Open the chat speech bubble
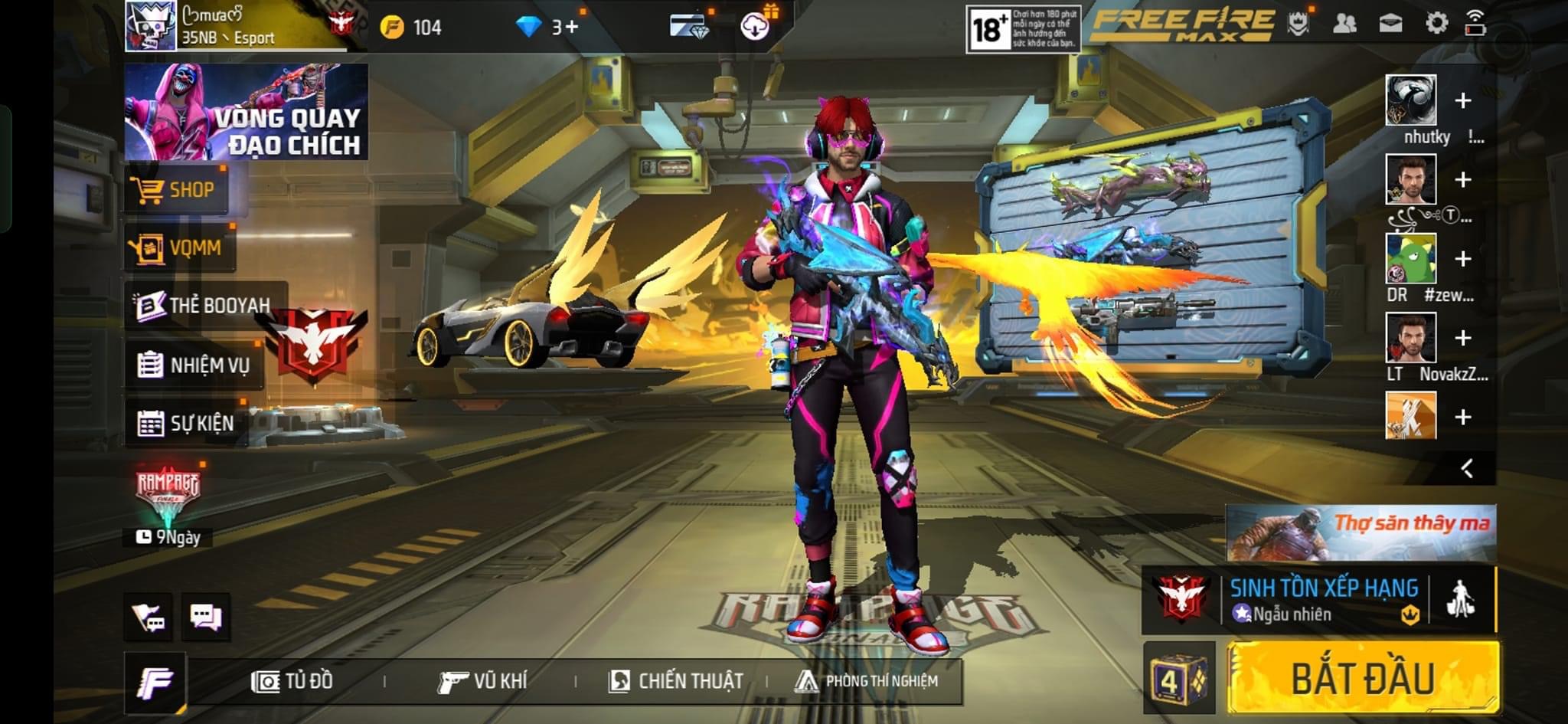Image resolution: width=1568 pixels, height=724 pixels. point(205,617)
